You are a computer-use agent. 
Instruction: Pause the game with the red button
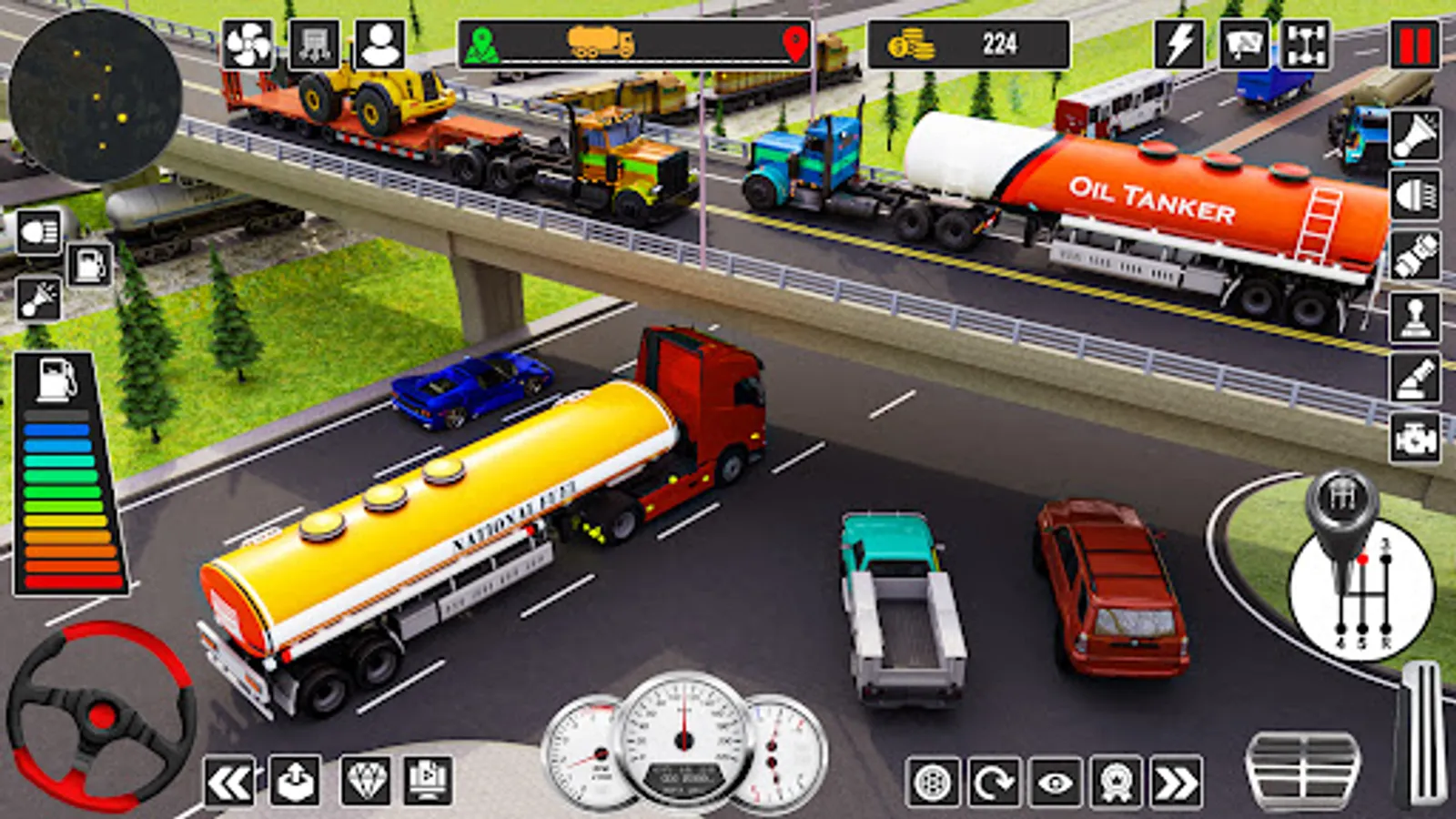pyautogui.click(x=1414, y=45)
